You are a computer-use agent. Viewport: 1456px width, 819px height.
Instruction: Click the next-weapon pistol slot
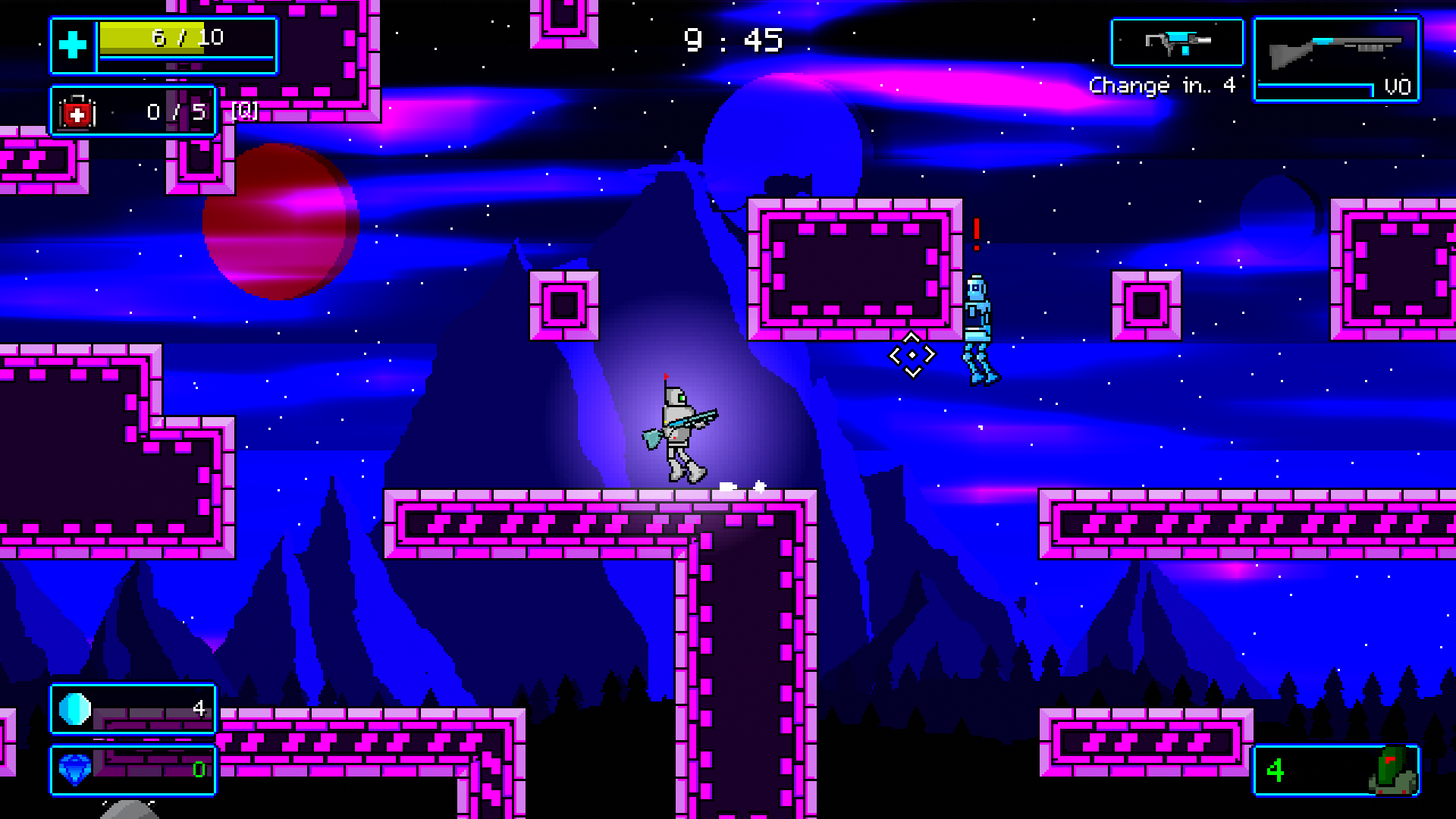(x=1177, y=43)
